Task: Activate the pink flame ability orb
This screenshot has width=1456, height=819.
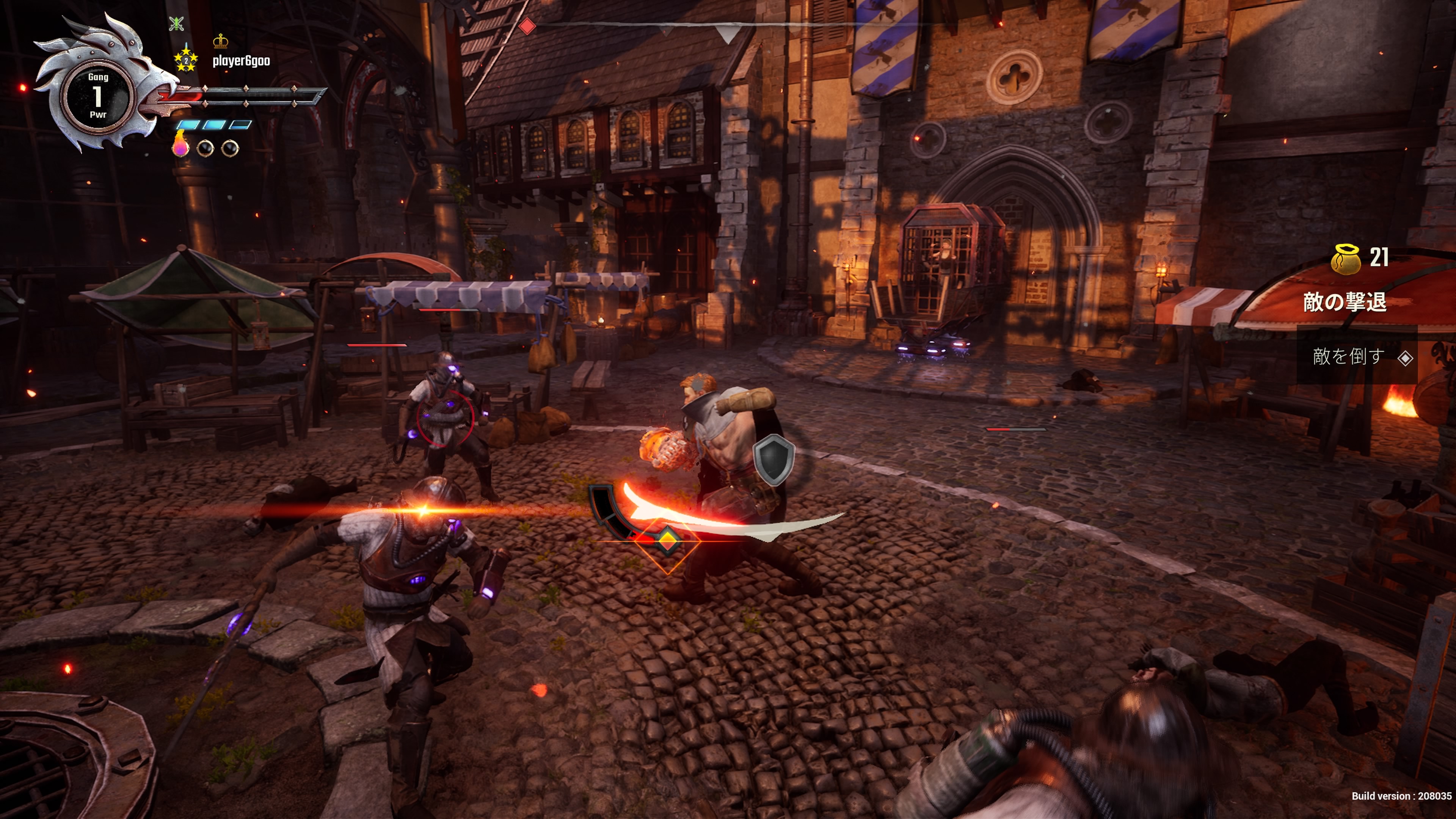Action: coord(181,145)
